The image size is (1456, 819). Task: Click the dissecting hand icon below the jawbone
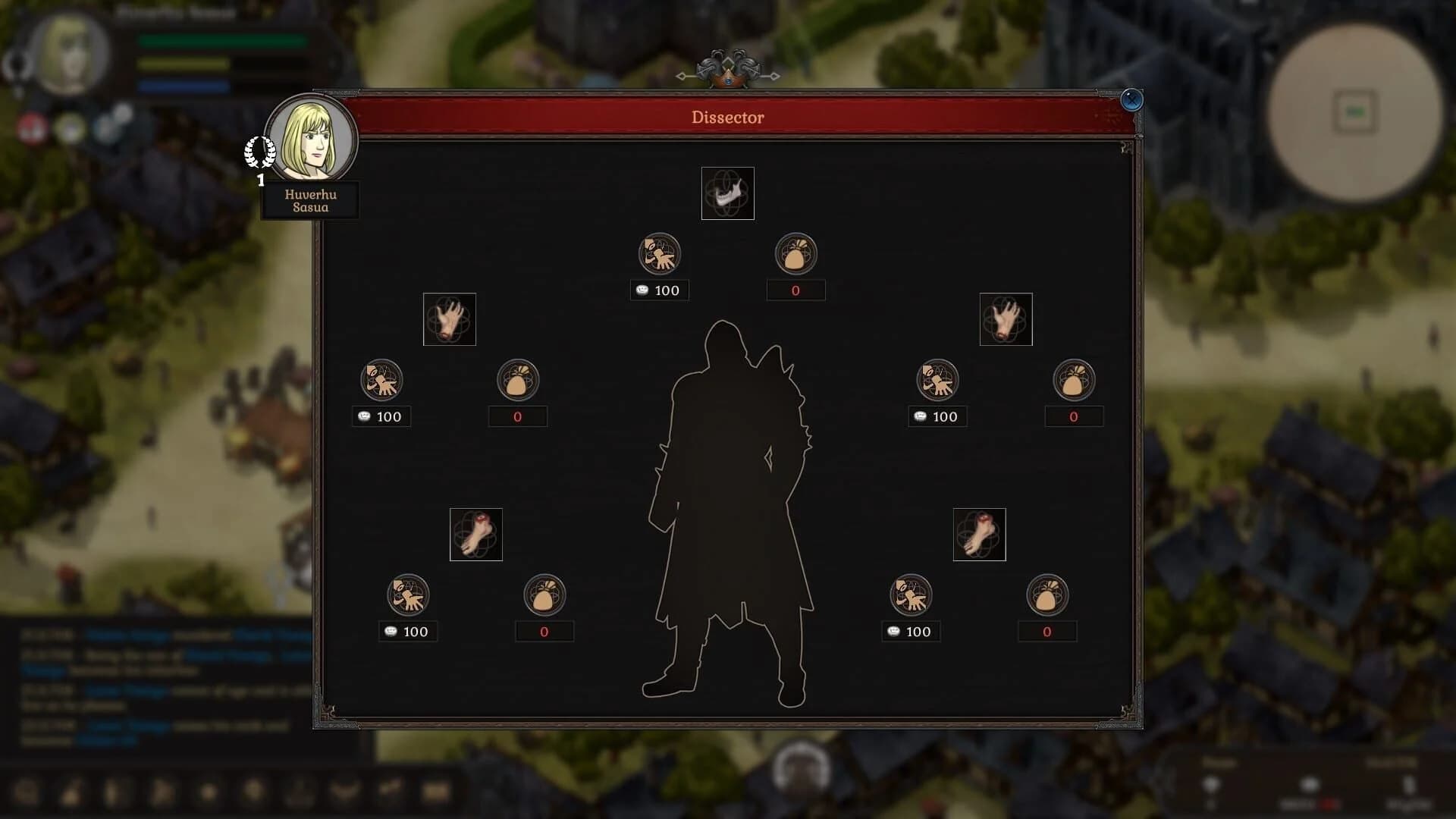pos(659,253)
